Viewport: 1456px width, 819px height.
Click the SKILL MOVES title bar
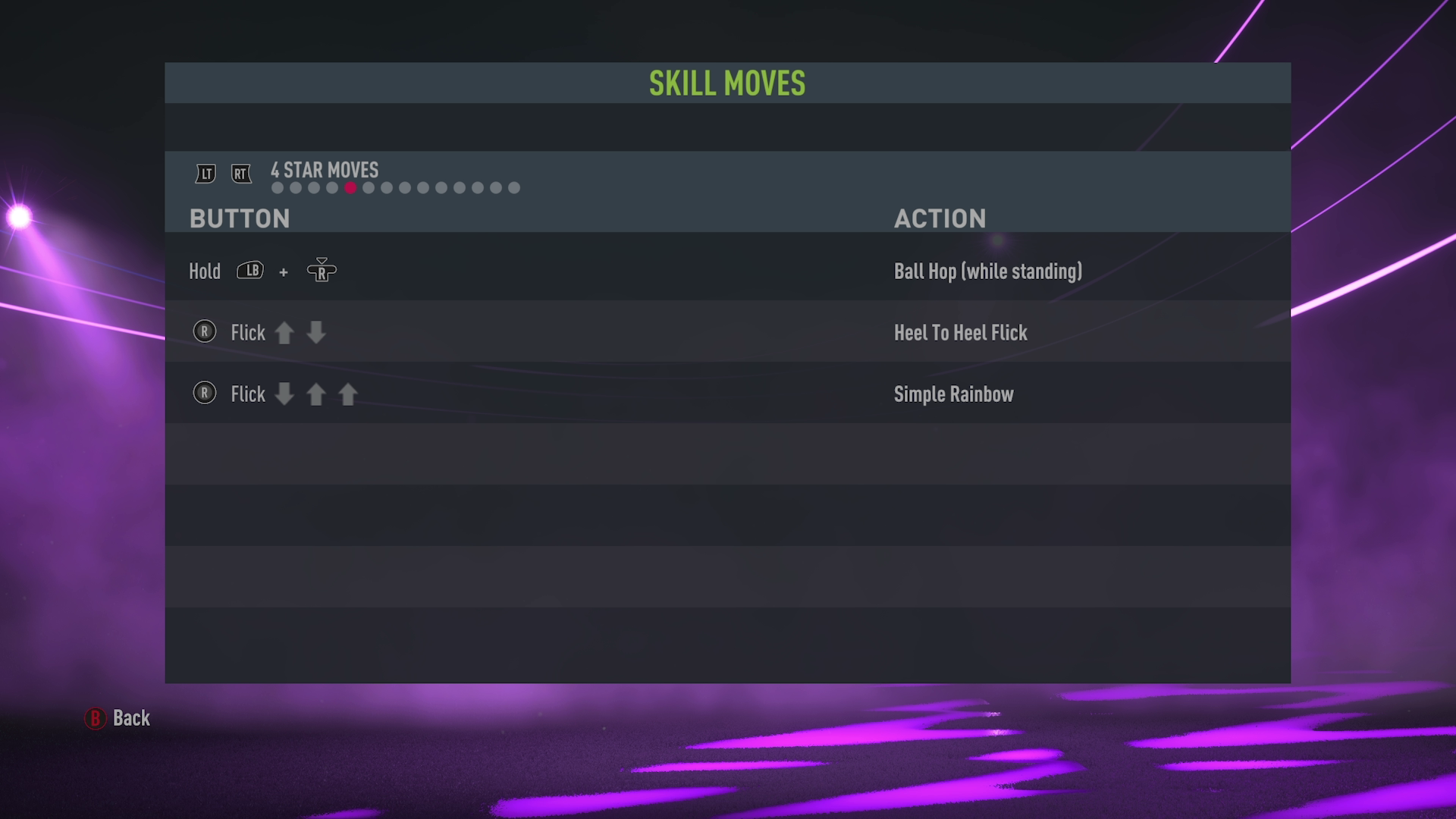[726, 83]
